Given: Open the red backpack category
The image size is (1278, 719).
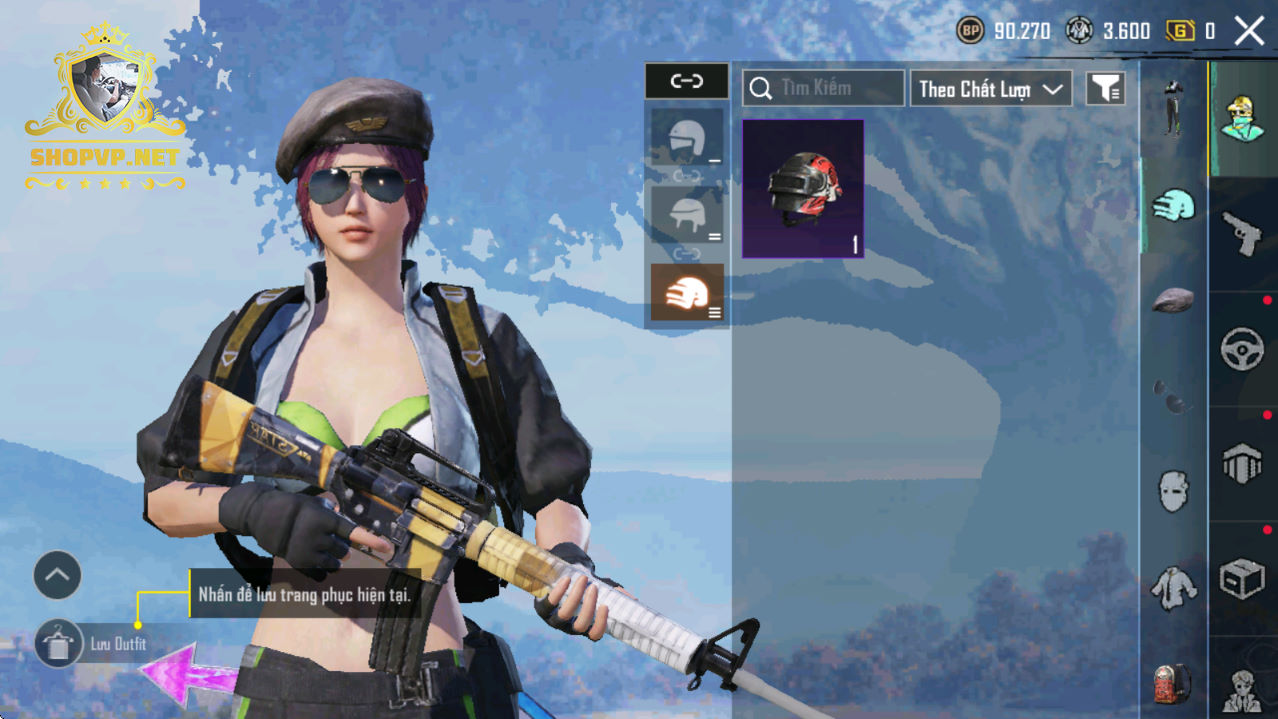Looking at the screenshot, I should [x=1173, y=683].
